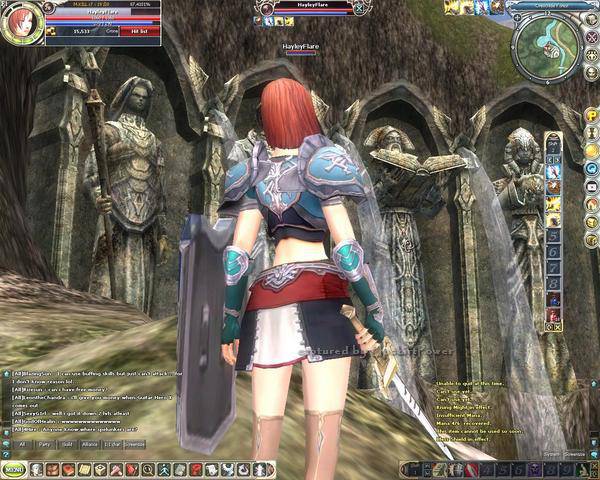Switch chat to the All tab
Image resolution: width=600 pixels, height=480 pixels.
pos(19,443)
